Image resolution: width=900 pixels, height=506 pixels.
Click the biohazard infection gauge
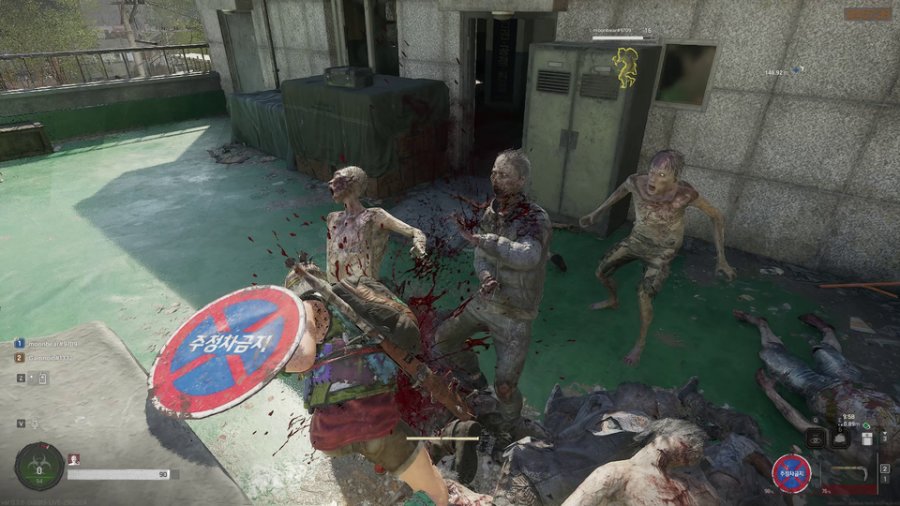point(39,465)
